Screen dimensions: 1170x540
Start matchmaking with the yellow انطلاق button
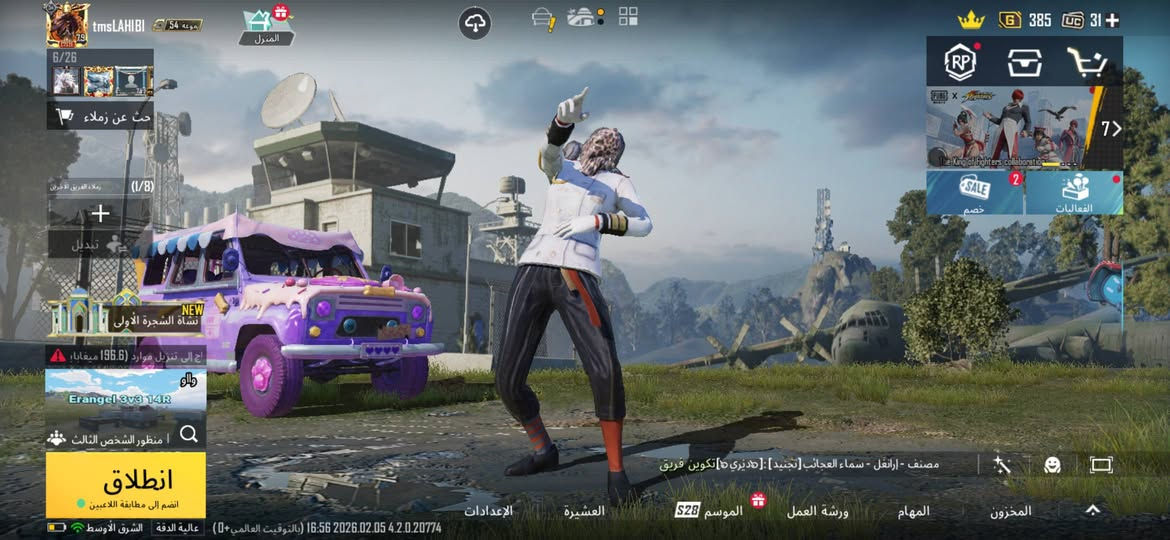click(125, 485)
